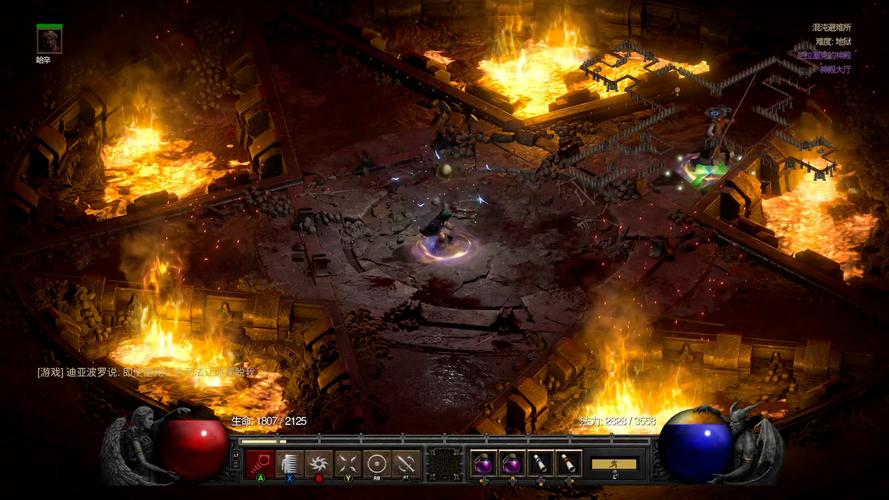Activate the white hand skill icon
The width and height of the screenshot is (889, 500).
tap(289, 463)
